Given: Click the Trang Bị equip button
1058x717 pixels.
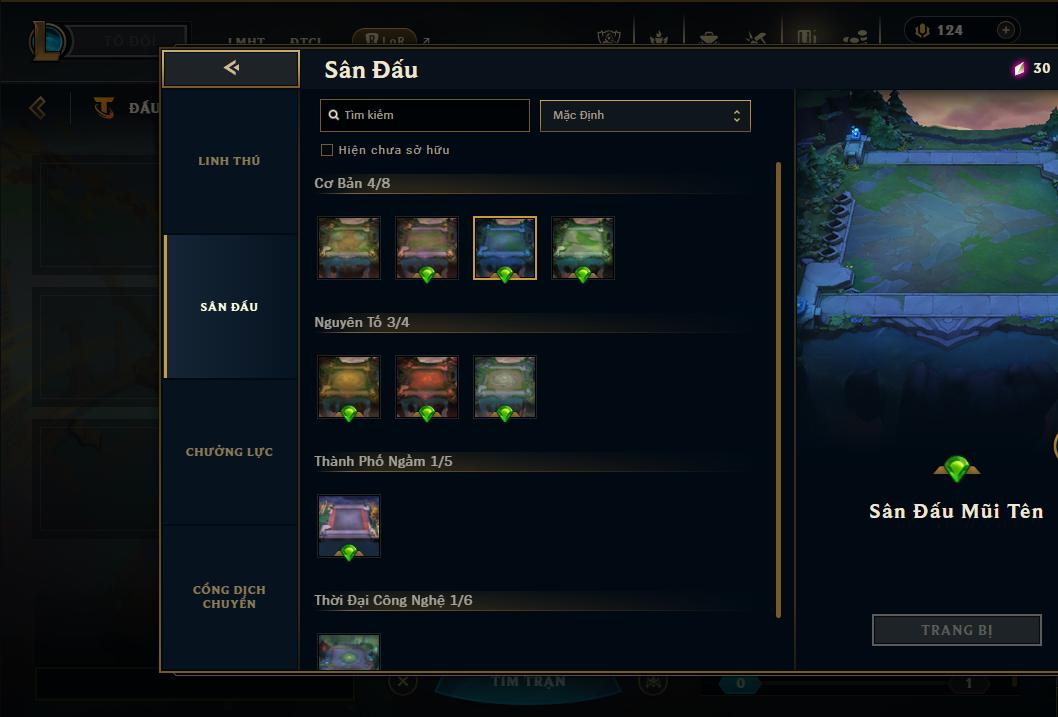Looking at the screenshot, I should point(957,630).
